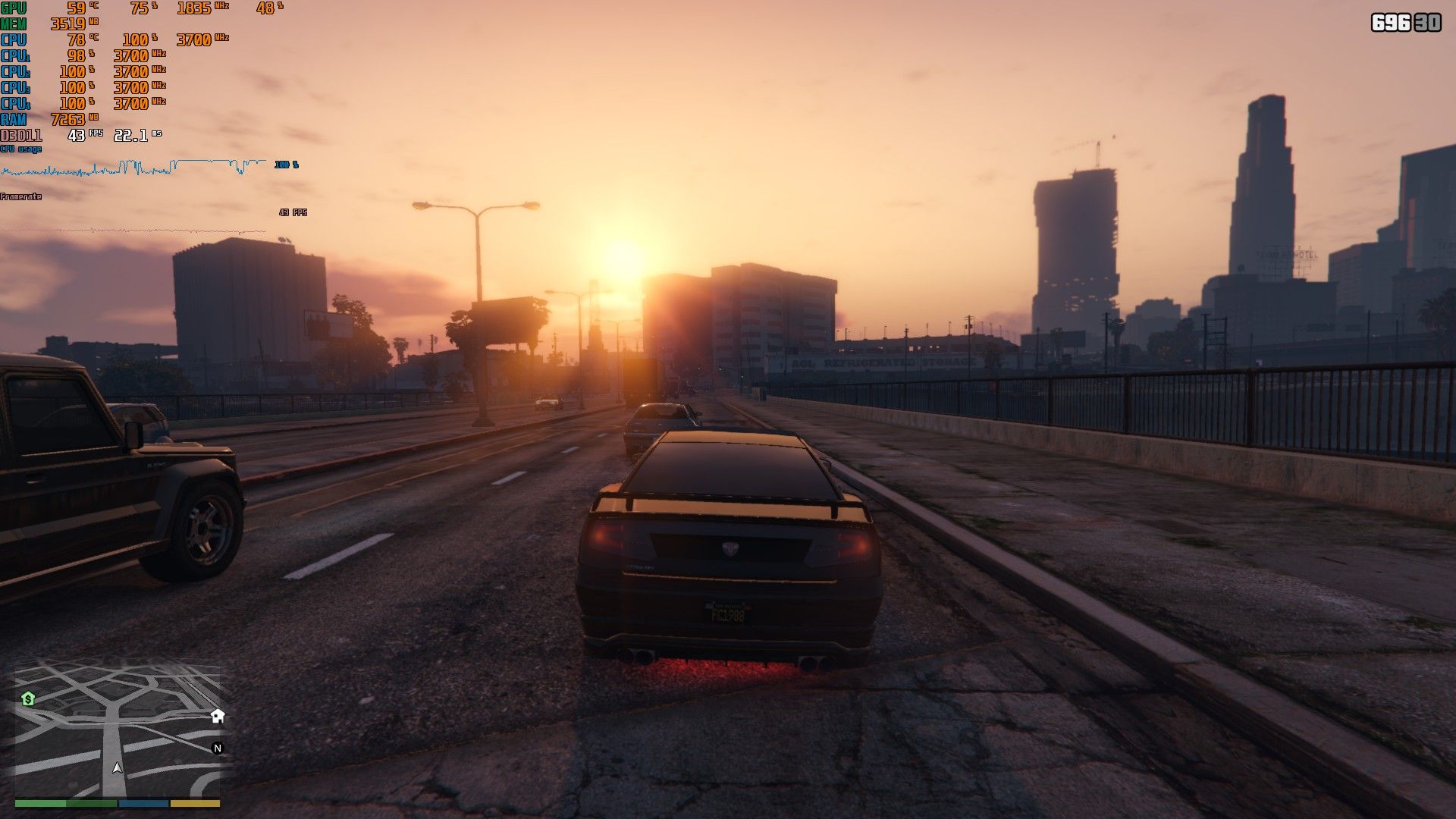Click the green dollar property marker
Screen dimensions: 1456x819
click(28, 698)
